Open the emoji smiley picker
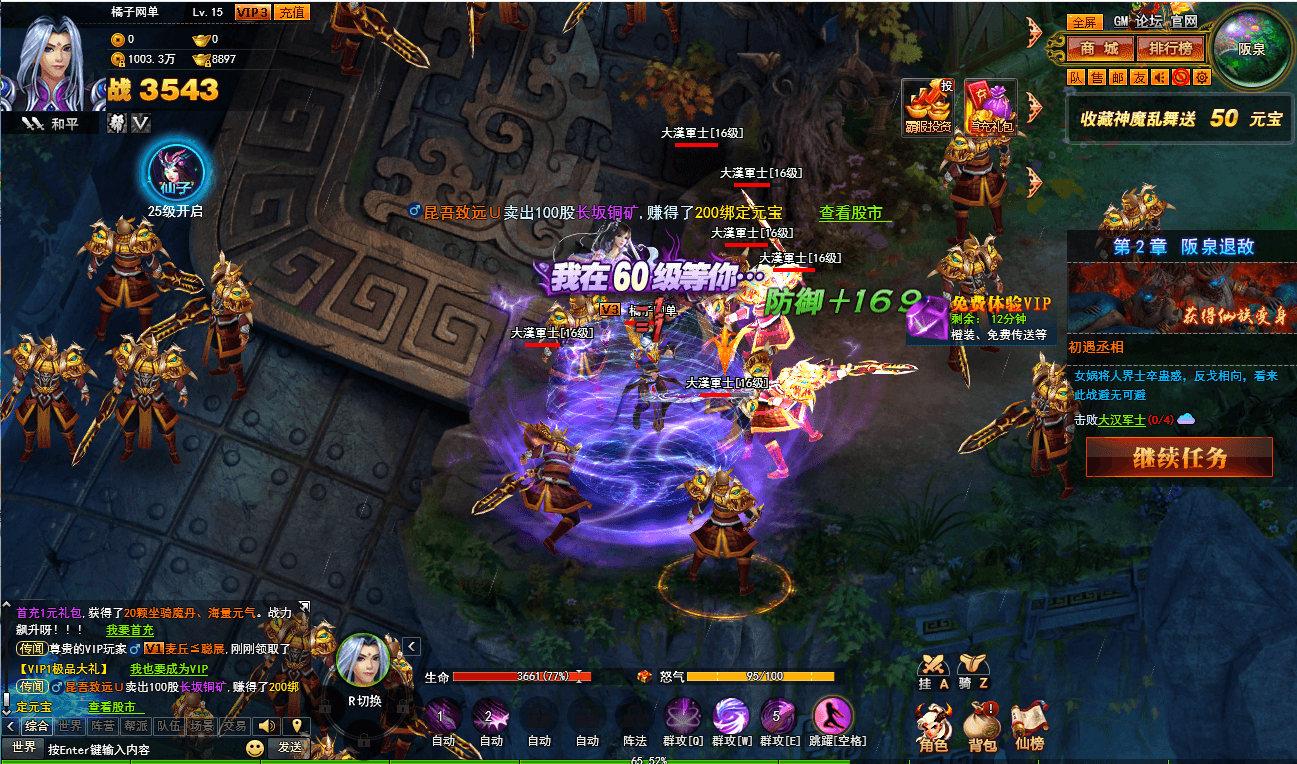This screenshot has width=1297, height=764. [256, 747]
